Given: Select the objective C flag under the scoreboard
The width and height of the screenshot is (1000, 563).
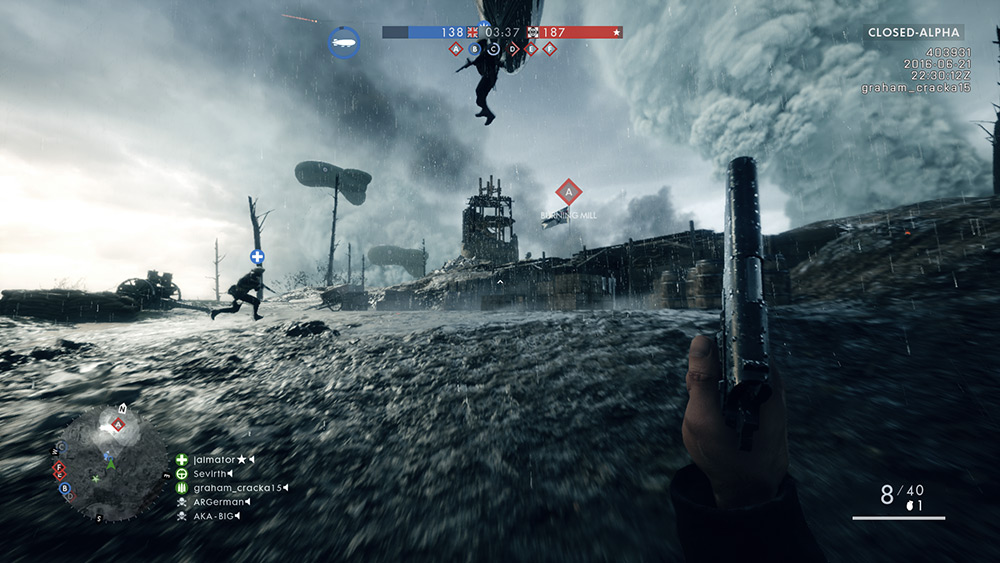Looking at the screenshot, I should click(494, 48).
